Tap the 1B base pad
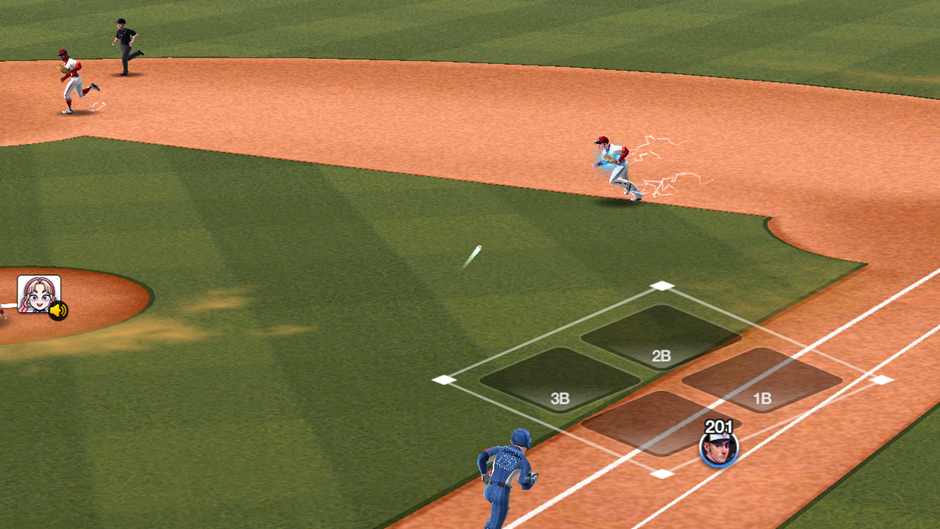 point(762,380)
